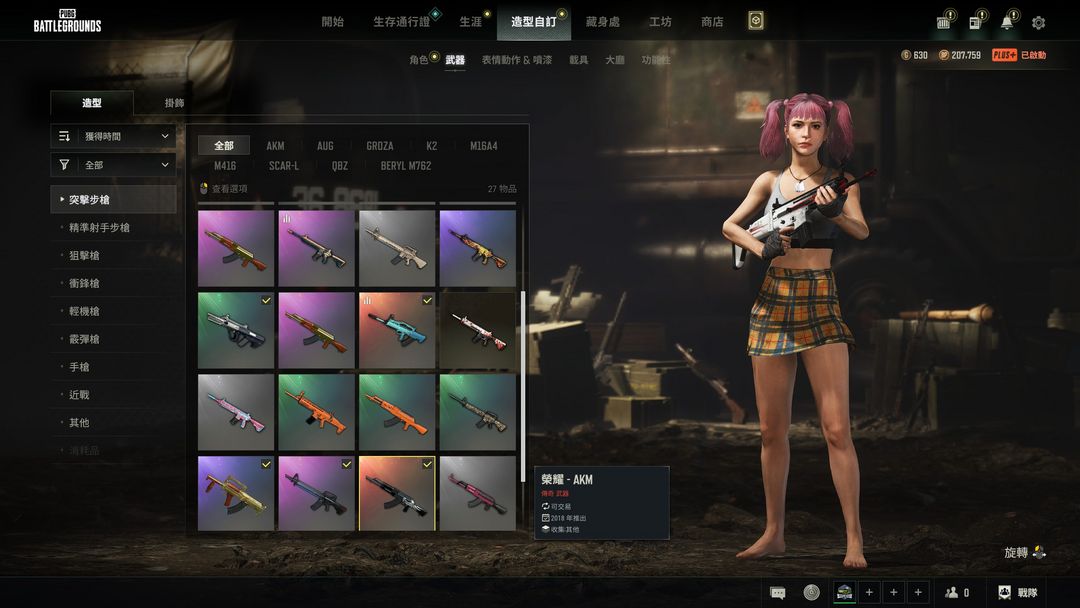The width and height of the screenshot is (1080, 608).
Task: Filter skins by BERYL M762
Action: tap(405, 166)
